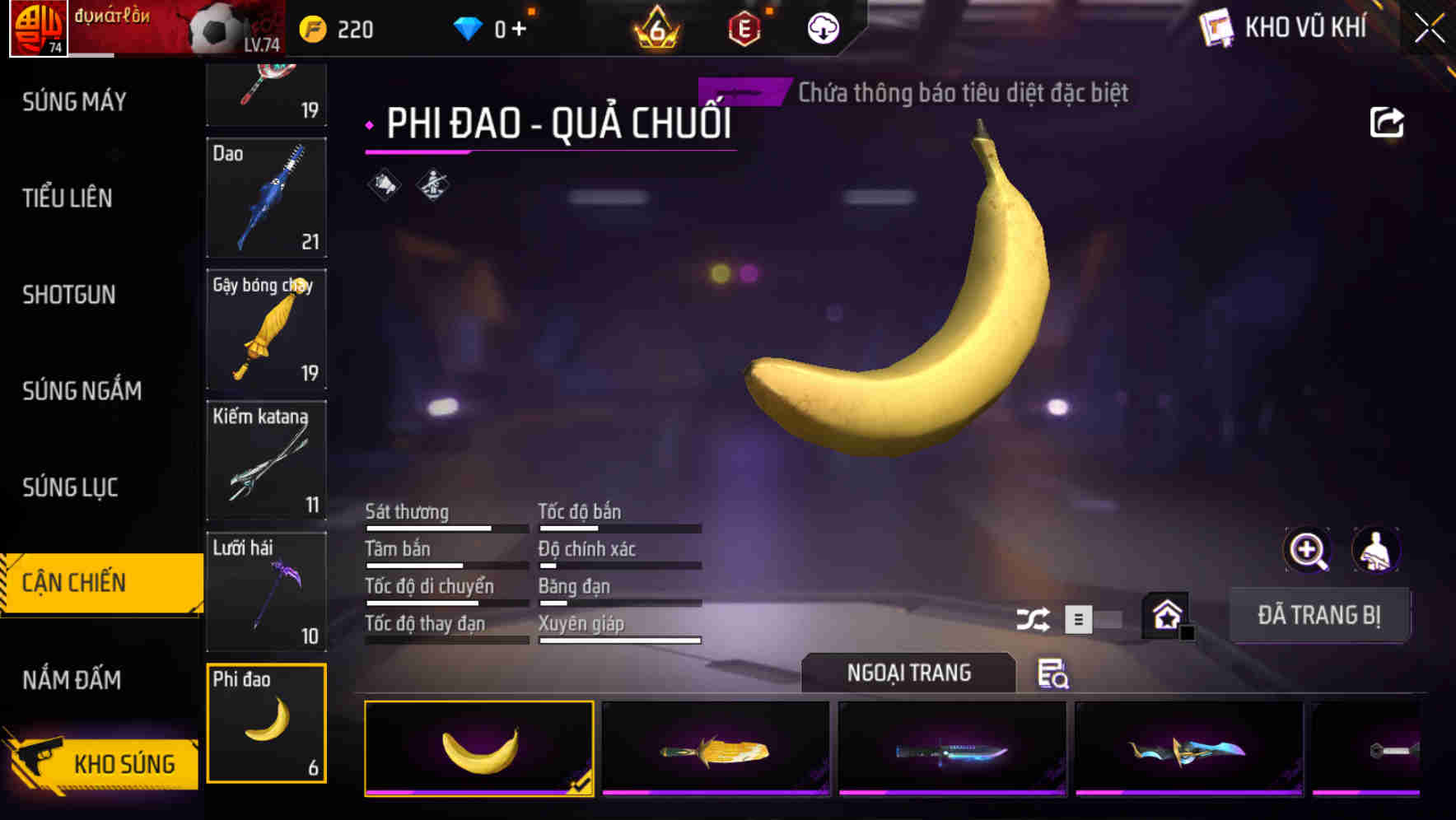The width and height of the screenshot is (1456, 820).
Task: Open the cloud download icon in top bar
Action: [821, 27]
